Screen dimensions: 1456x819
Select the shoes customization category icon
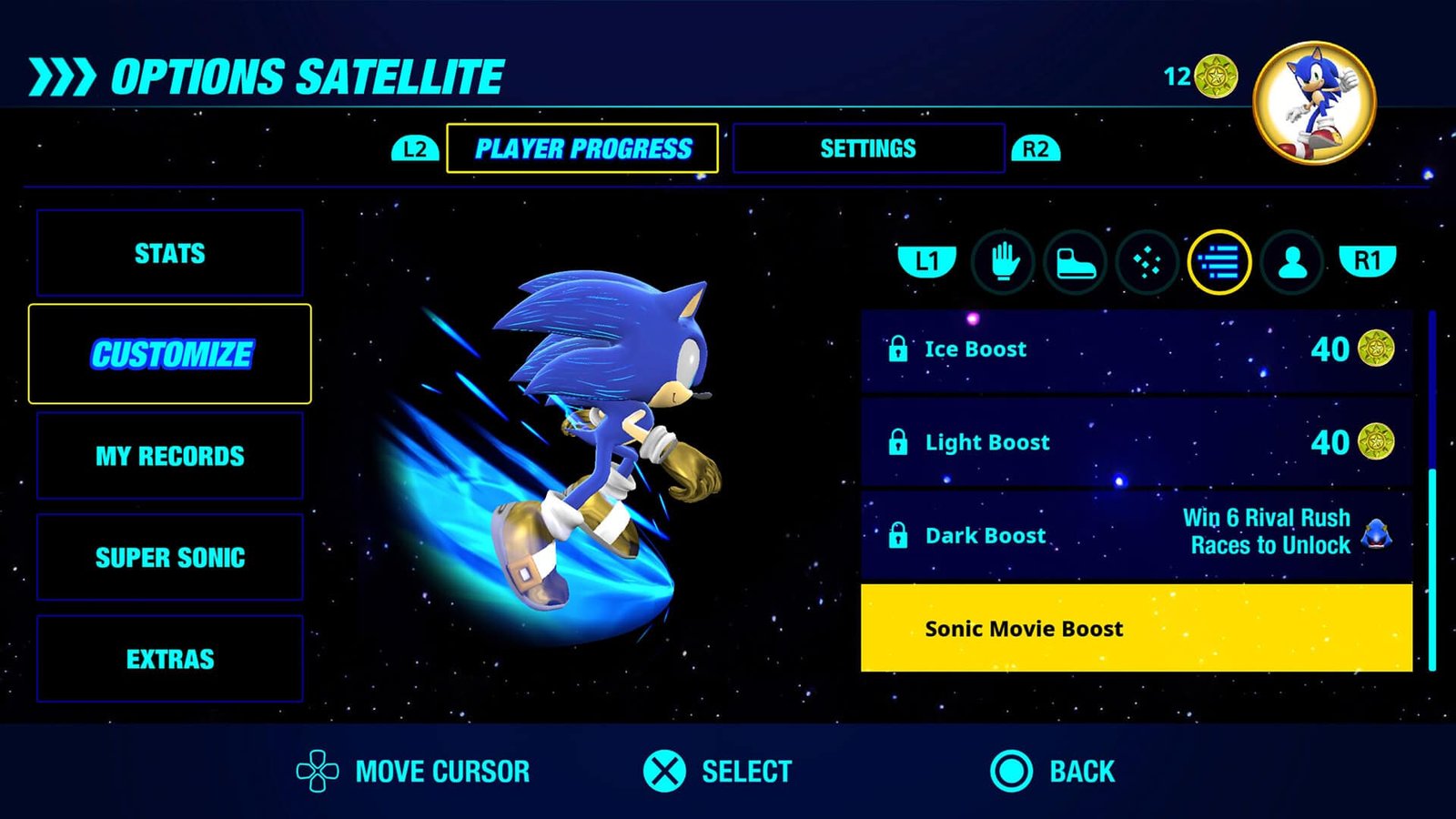pos(1075,263)
